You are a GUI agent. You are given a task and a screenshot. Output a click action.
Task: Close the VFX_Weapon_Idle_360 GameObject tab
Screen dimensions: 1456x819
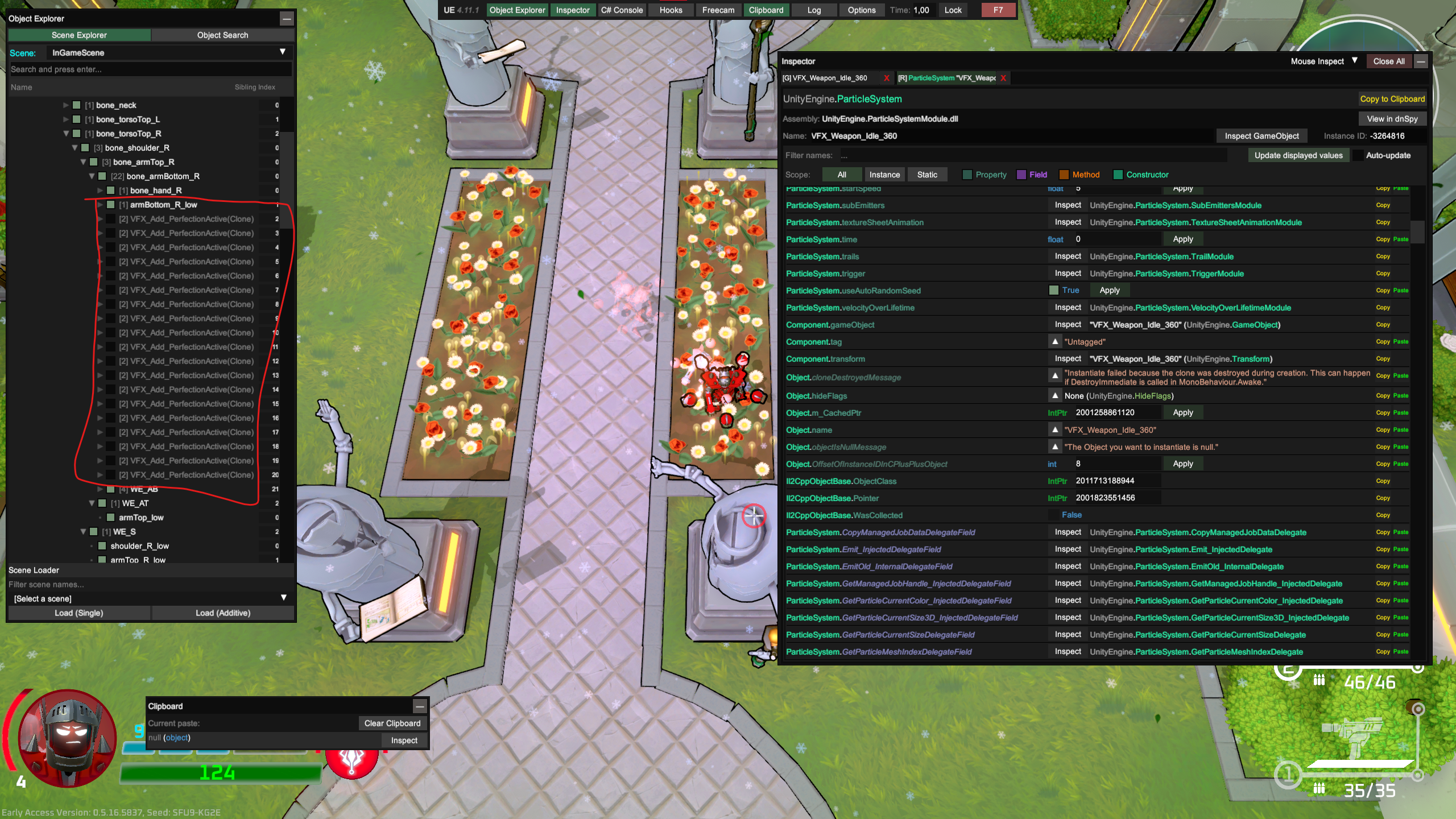tap(886, 78)
